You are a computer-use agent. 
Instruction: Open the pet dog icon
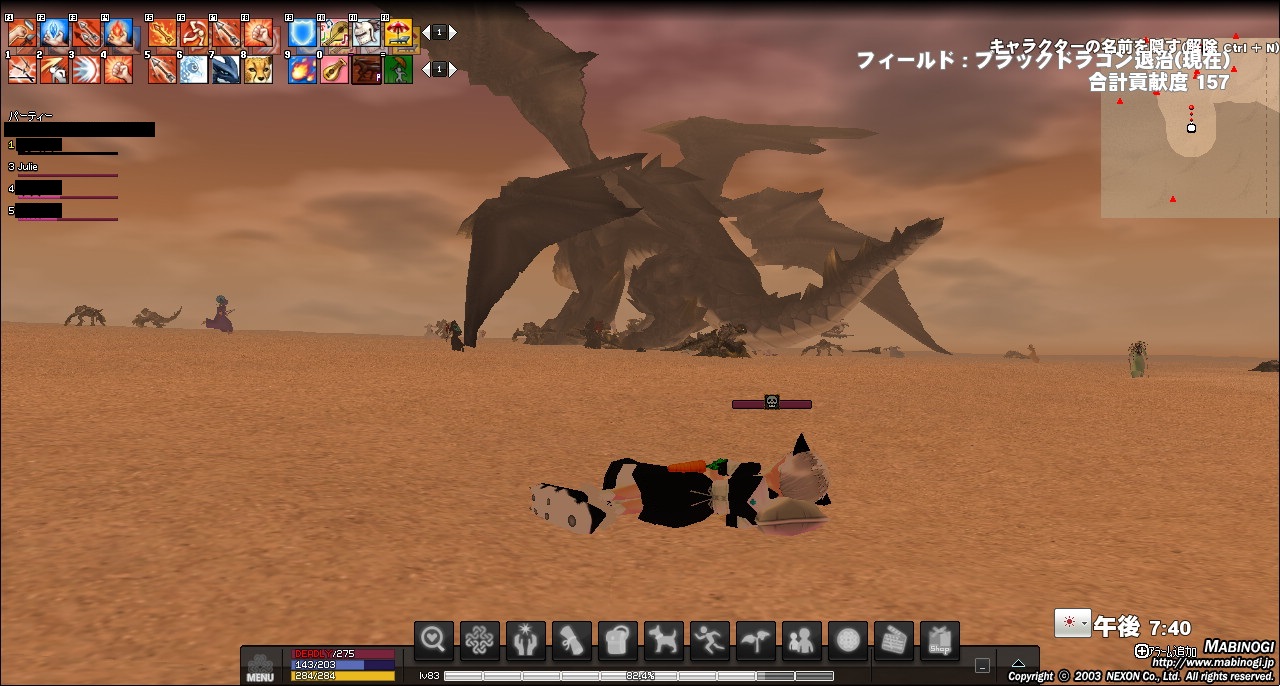coord(664,640)
